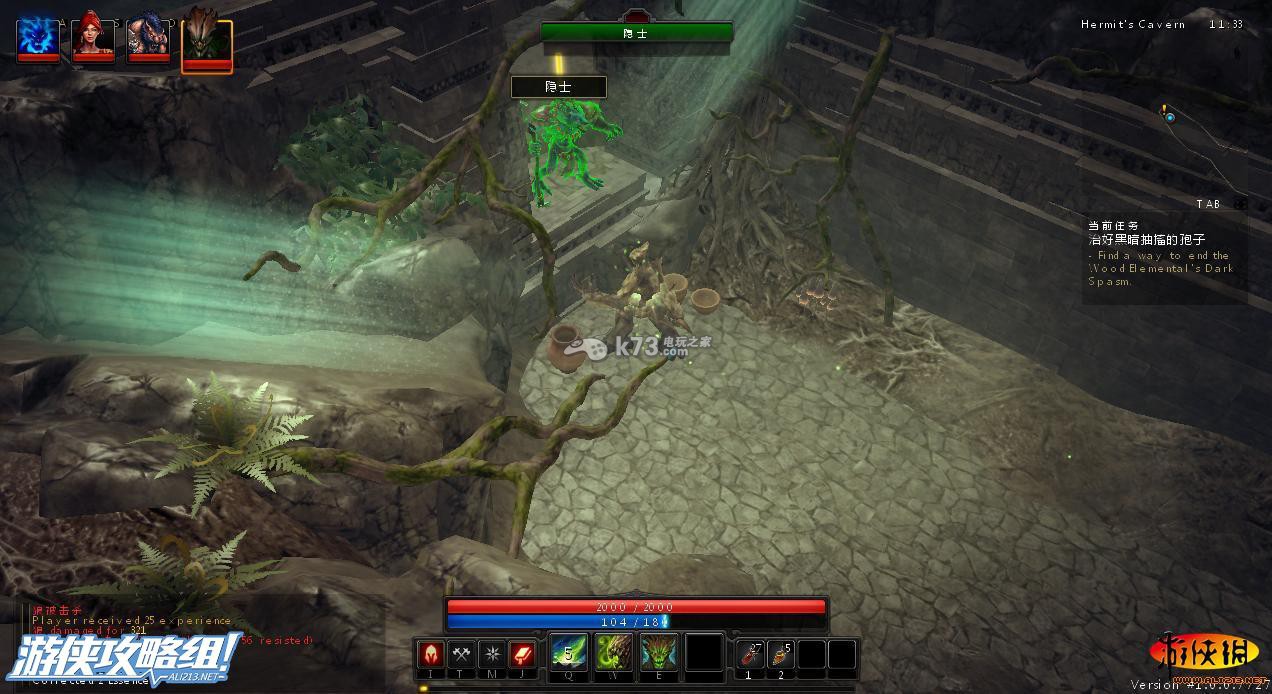Switch to the red-haired woman character

pos(94,38)
